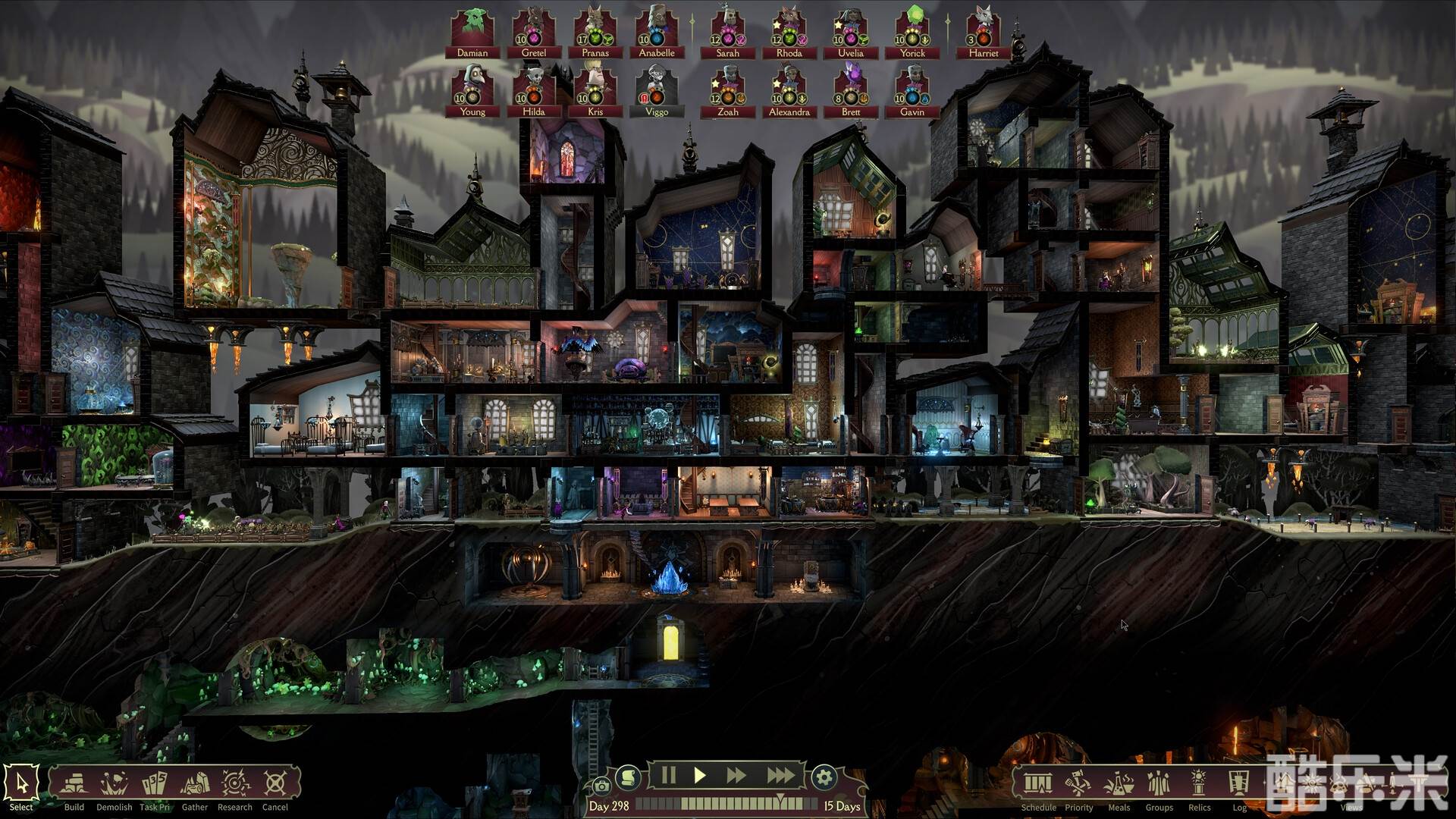
Task: Open the Meals panel
Action: 1119,784
